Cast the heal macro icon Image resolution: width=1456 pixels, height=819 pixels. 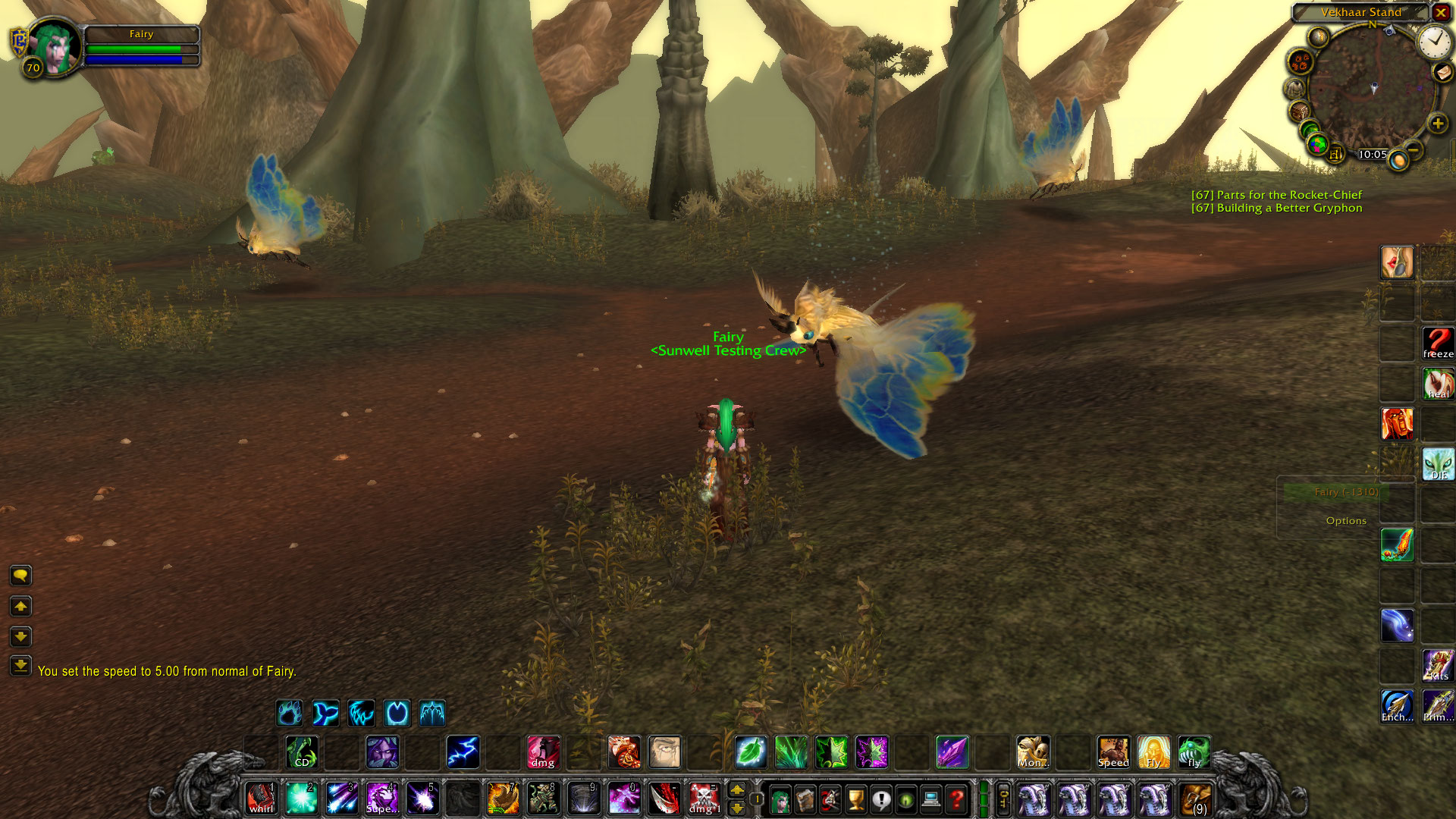1439,384
